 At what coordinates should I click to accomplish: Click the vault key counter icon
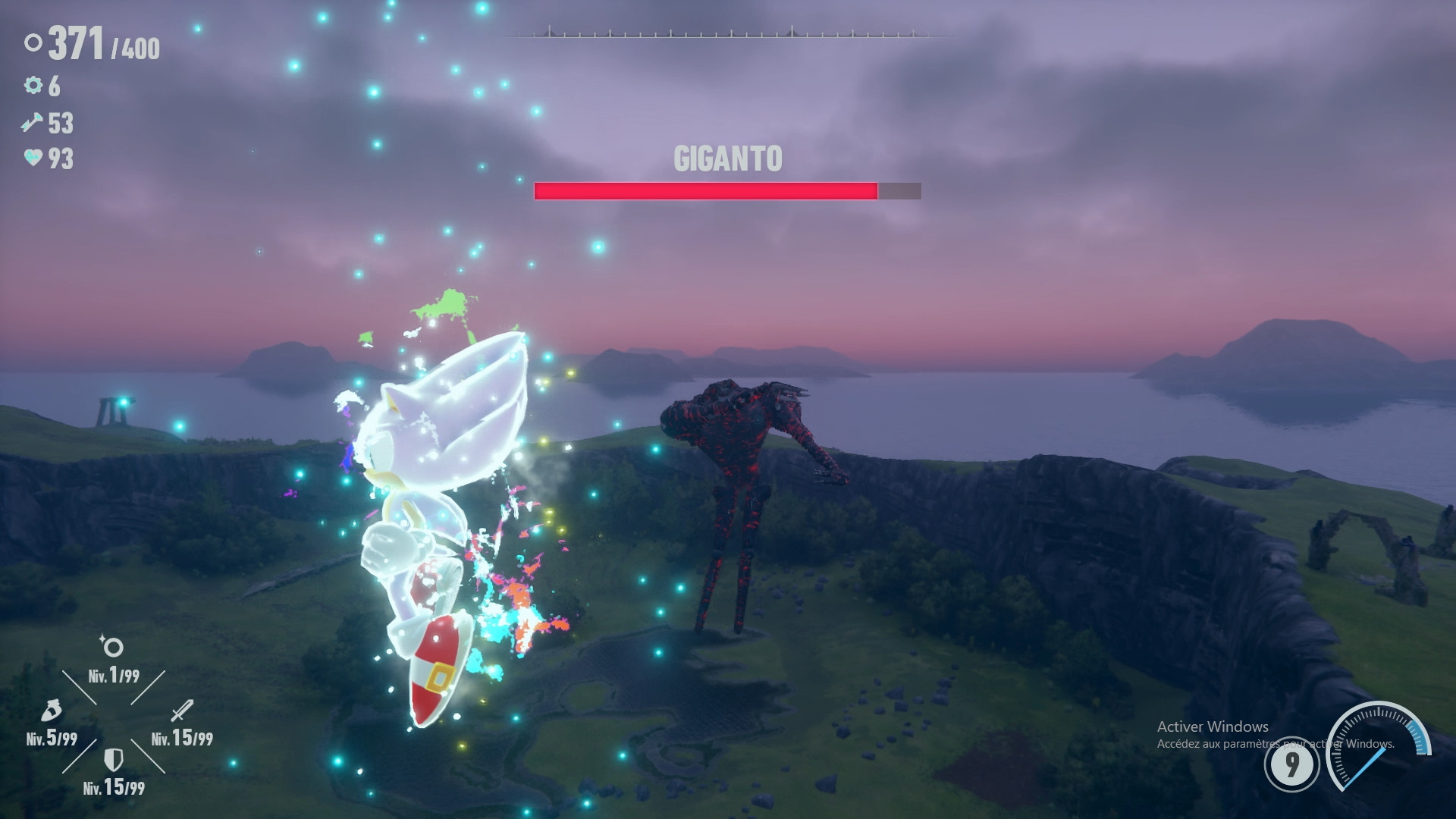33,122
